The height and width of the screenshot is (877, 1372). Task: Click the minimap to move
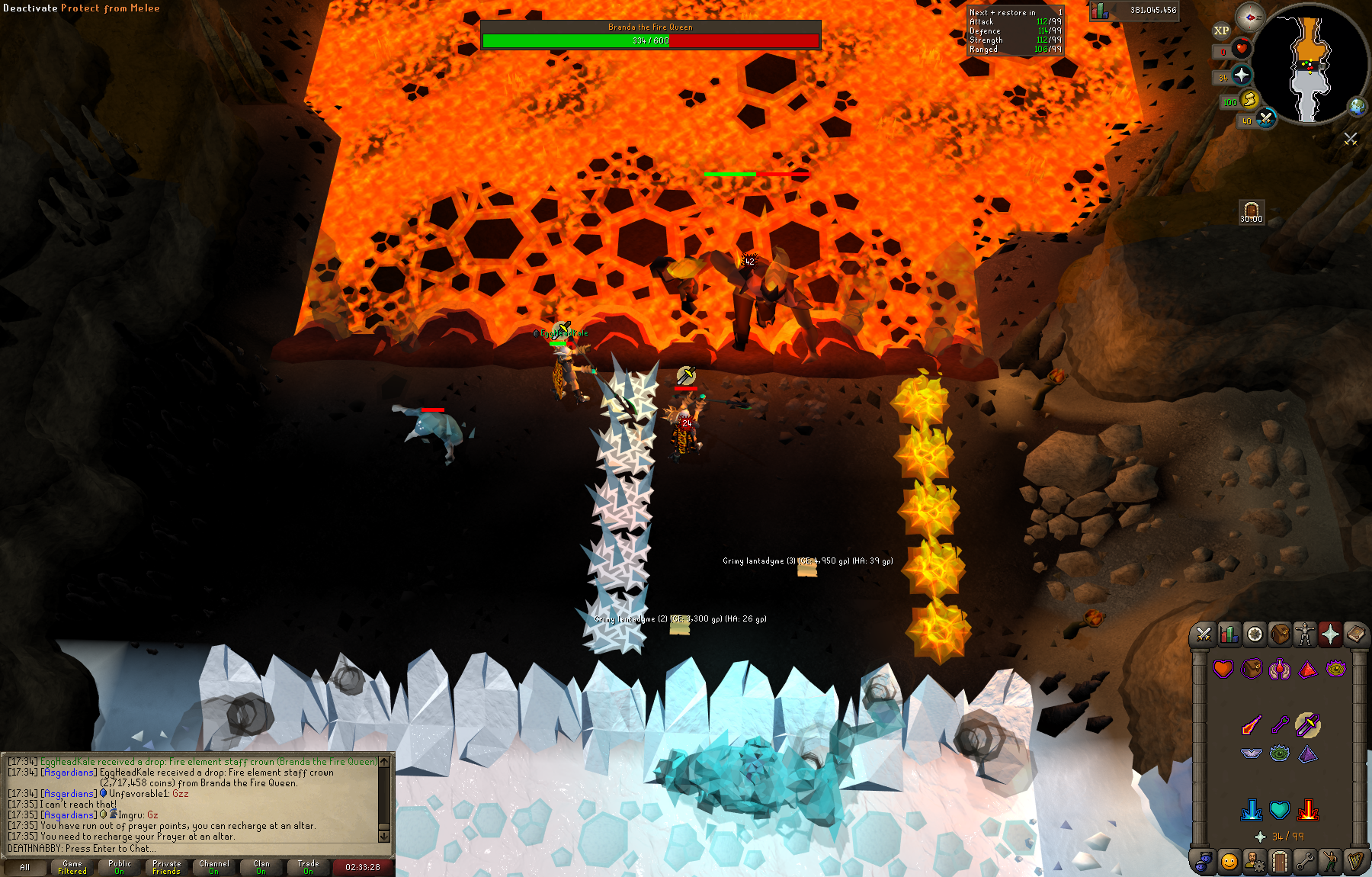1309,84
